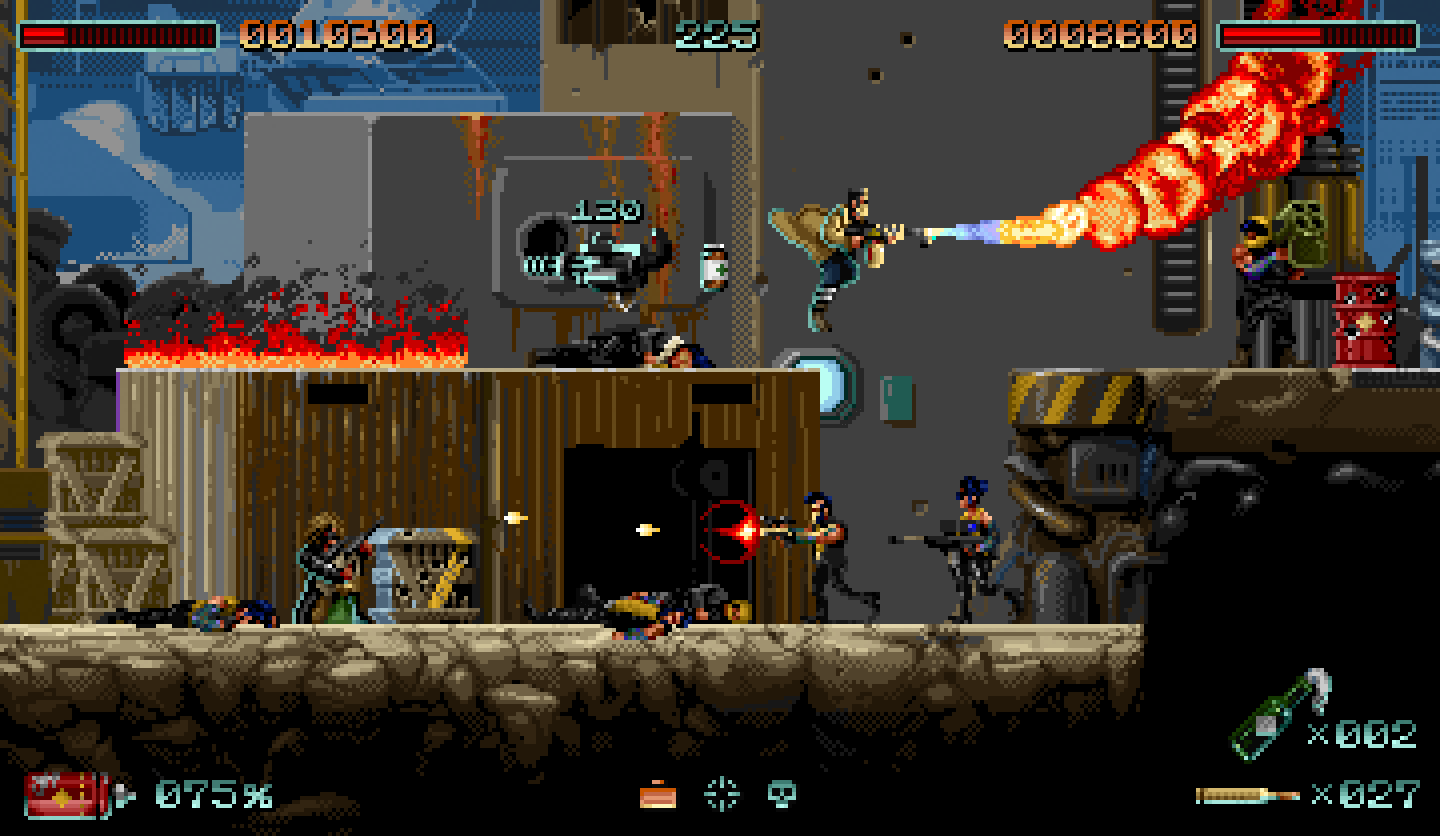Click the crosshair target icon
Screen dimensions: 1440x836
click(721, 794)
